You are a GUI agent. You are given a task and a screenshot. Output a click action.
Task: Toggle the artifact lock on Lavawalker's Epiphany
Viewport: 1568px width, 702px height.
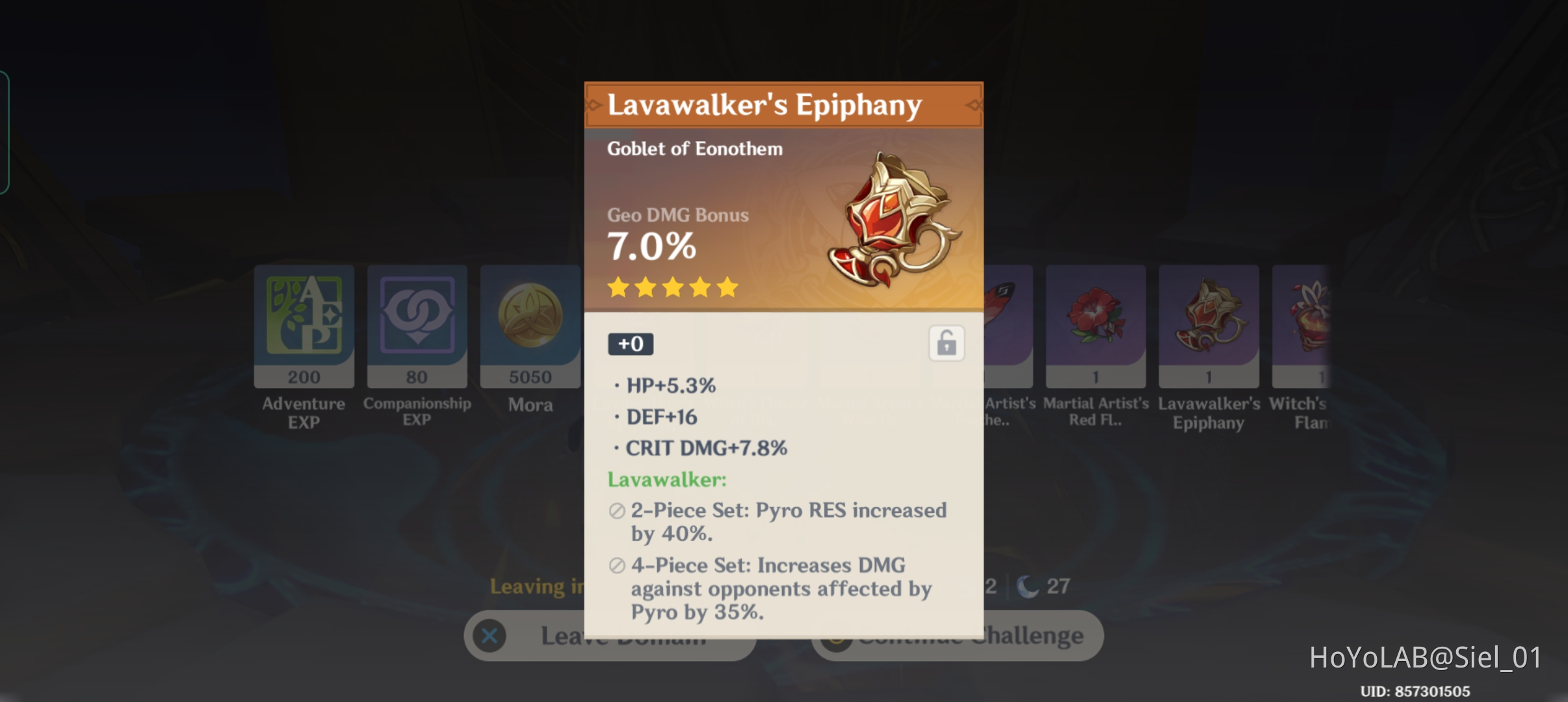(947, 343)
